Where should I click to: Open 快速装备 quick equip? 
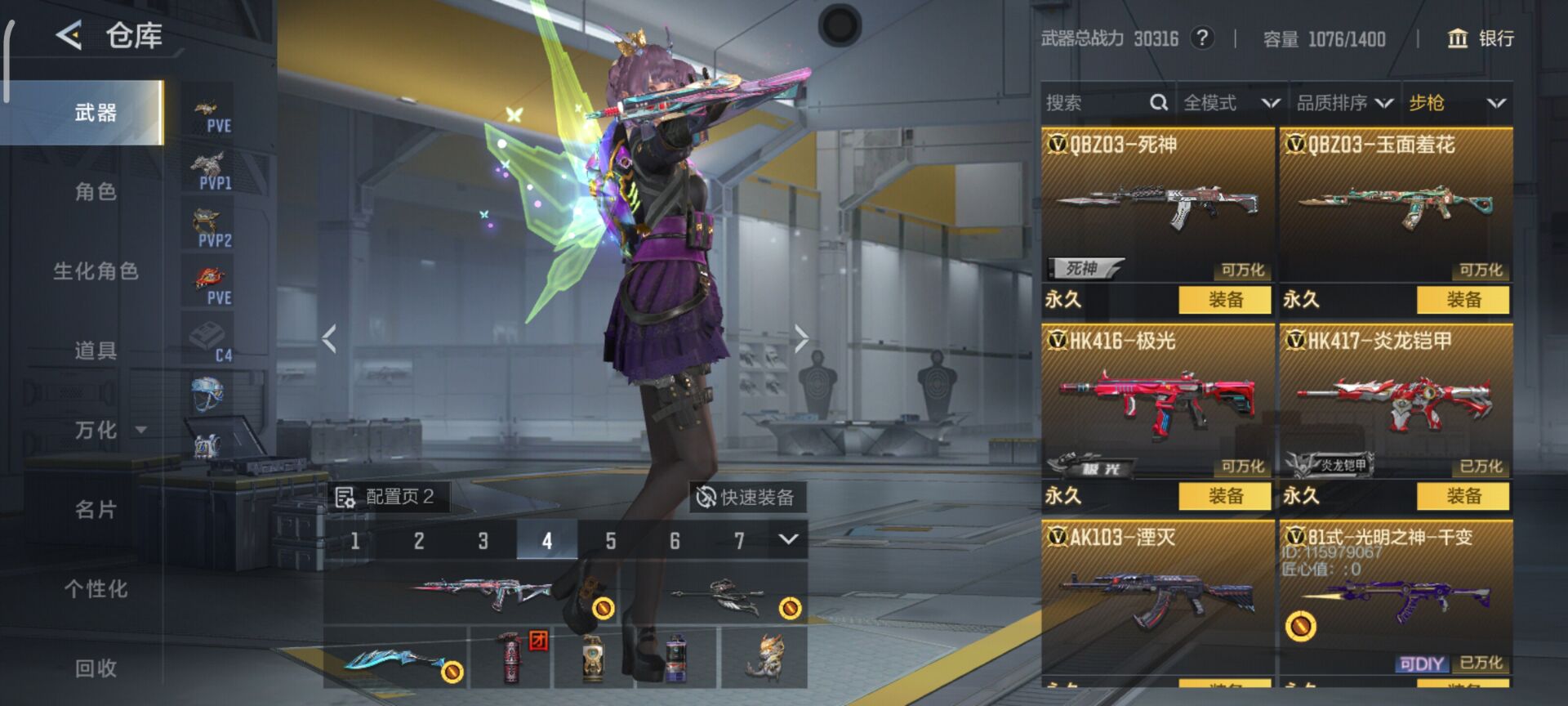(746, 497)
